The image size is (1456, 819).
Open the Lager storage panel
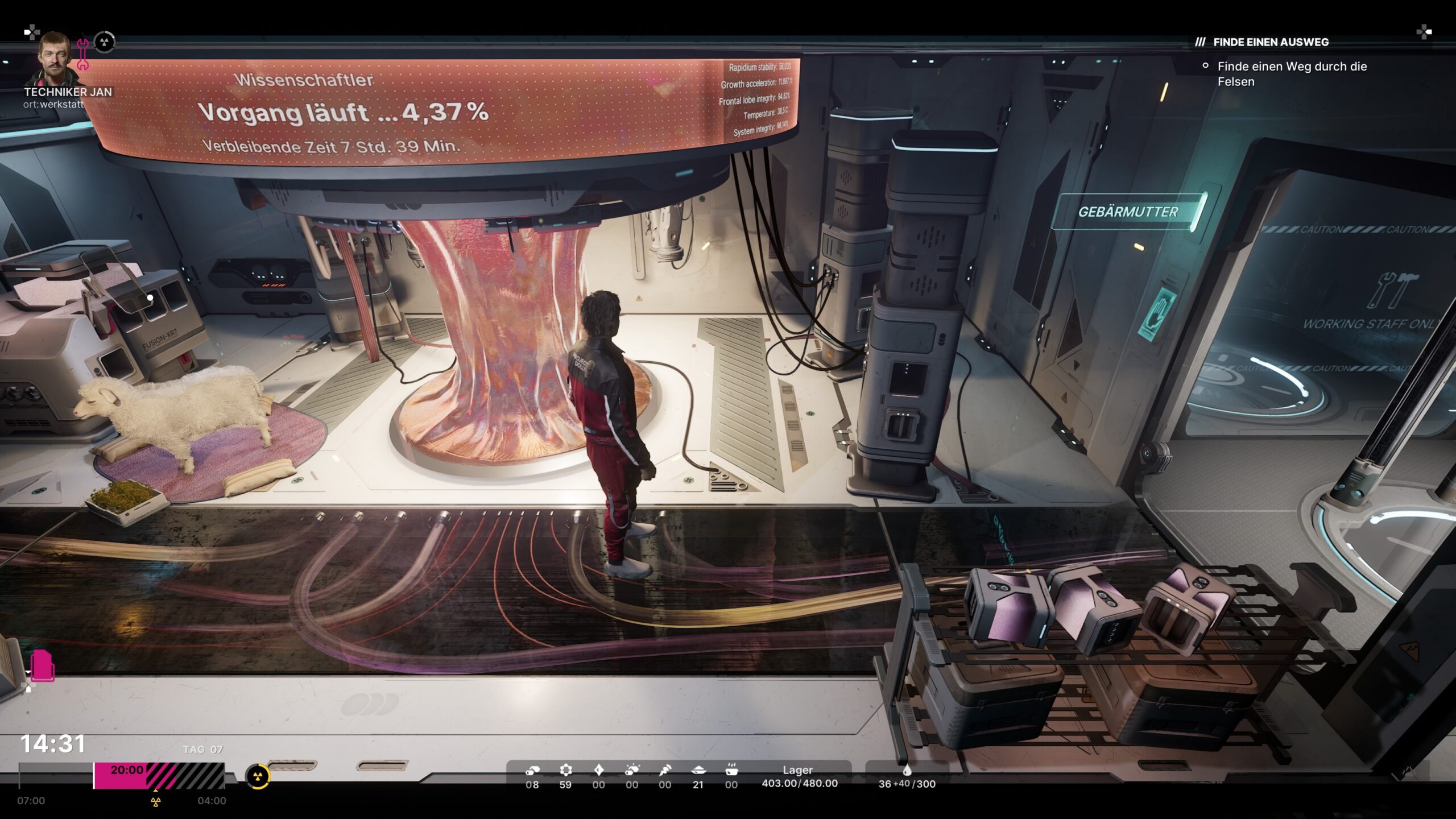tap(799, 777)
